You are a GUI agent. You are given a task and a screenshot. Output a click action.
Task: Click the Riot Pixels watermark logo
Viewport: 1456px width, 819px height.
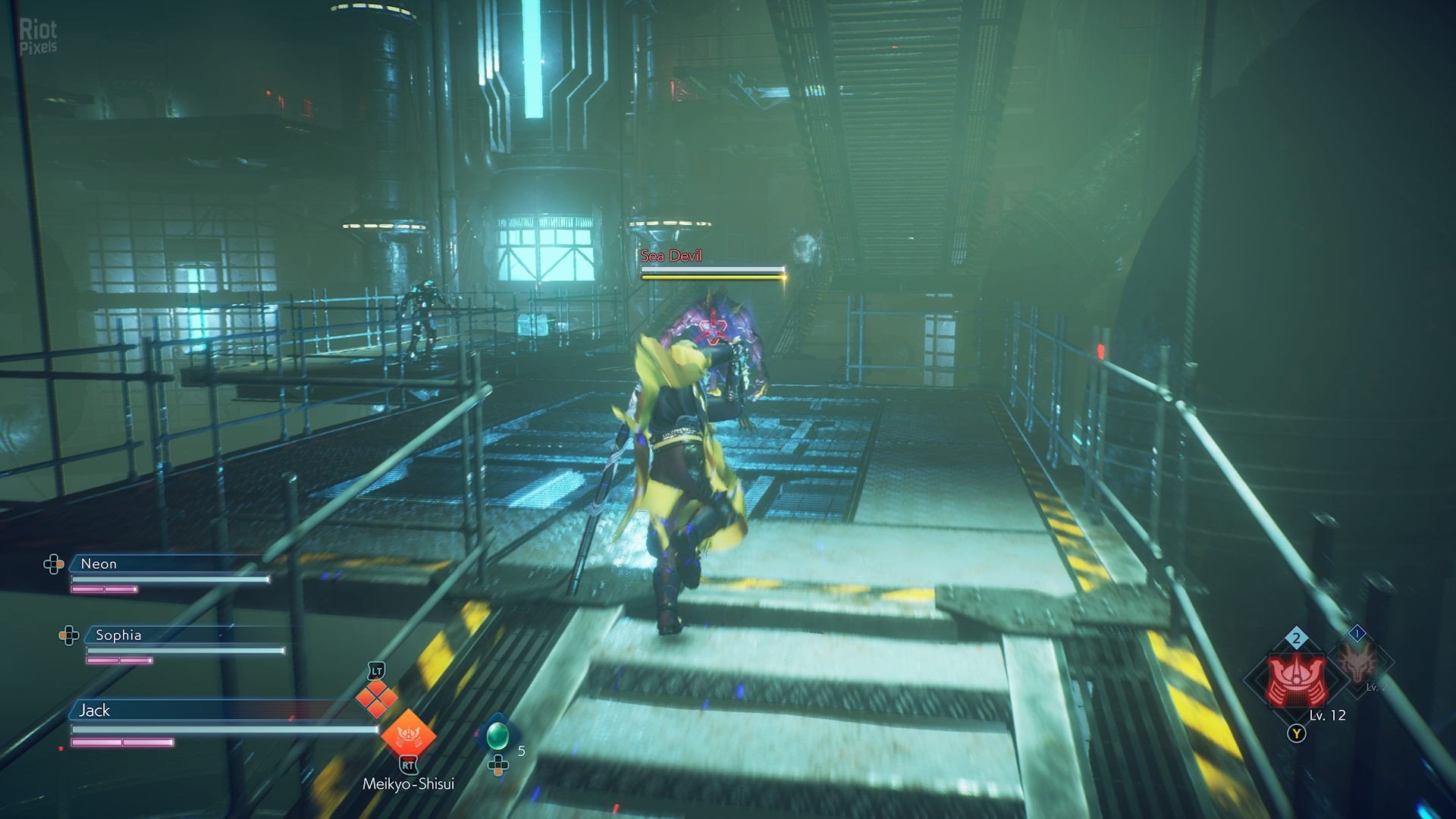38,36
